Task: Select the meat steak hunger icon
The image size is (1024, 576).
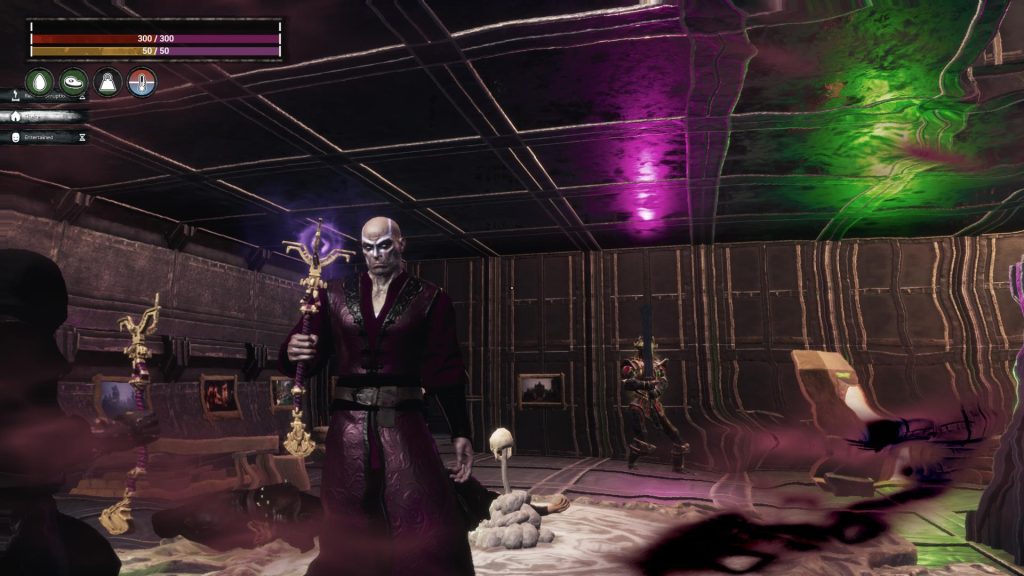Action: [74, 82]
